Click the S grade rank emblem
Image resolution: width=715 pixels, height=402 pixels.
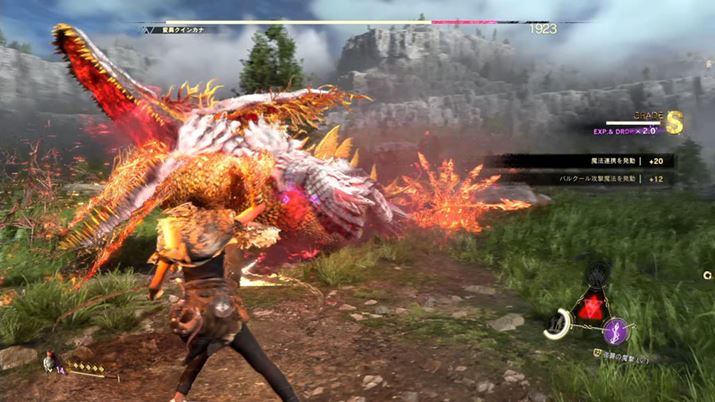674,121
